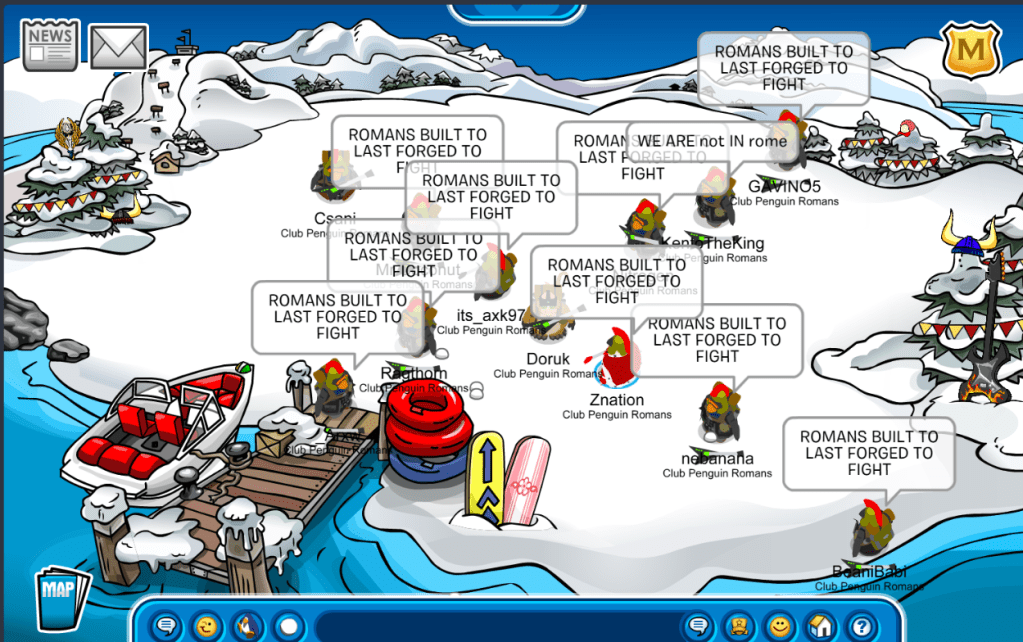Open the buddy list smiley face
Image resolution: width=1023 pixels, height=642 pixels.
point(780,626)
